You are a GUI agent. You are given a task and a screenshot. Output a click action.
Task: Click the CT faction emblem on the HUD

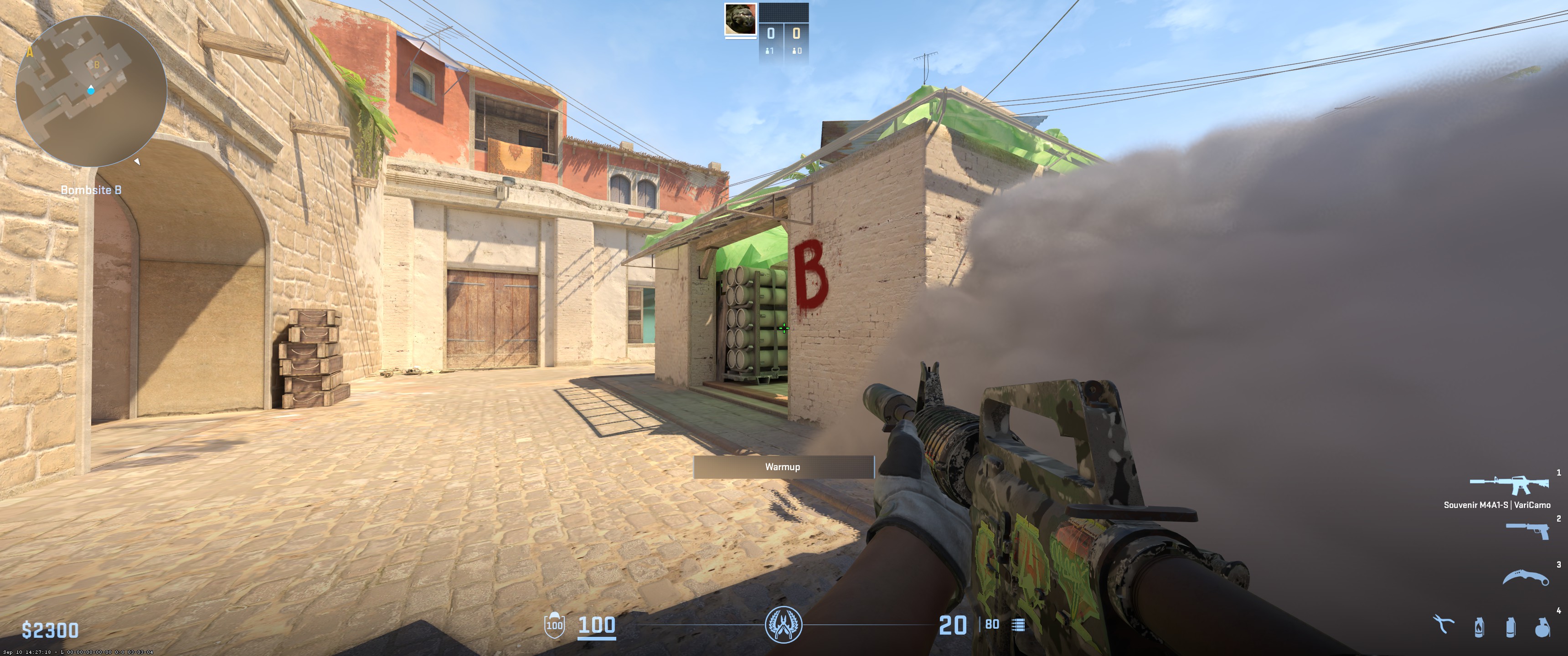coord(785,625)
